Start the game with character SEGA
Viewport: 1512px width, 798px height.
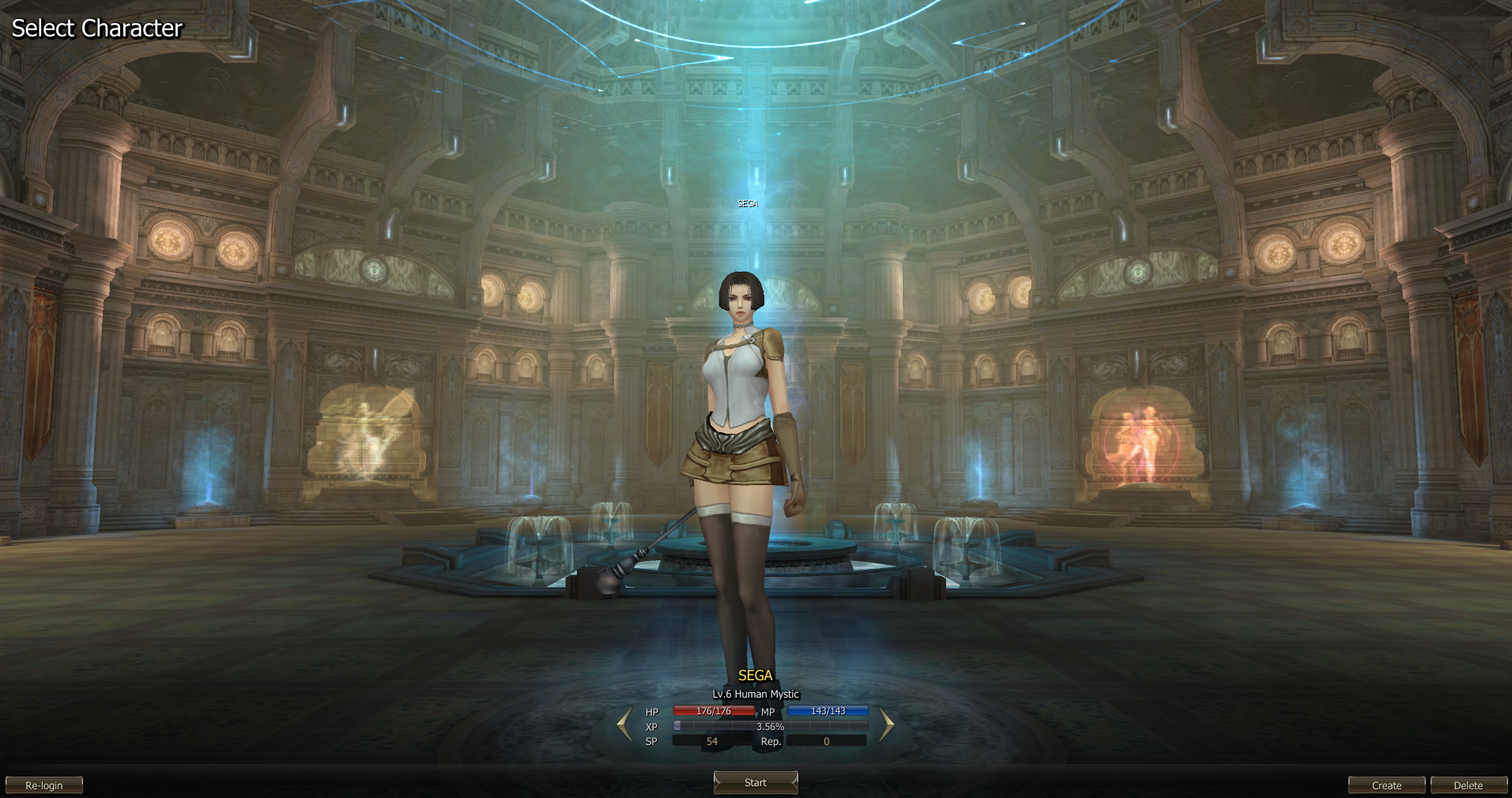click(x=756, y=782)
